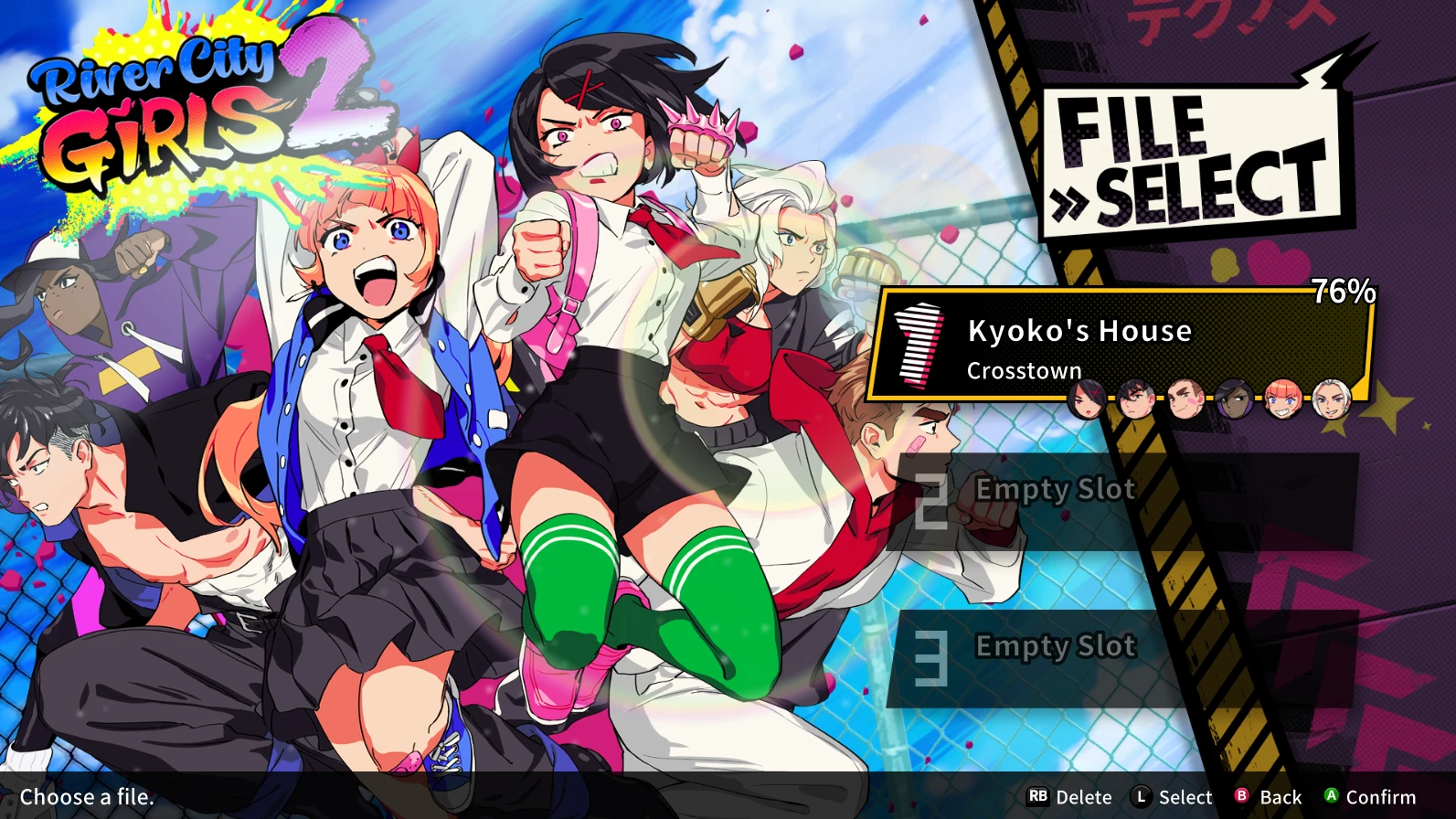The height and width of the screenshot is (819, 1456).
Task: Click the 'Choose a file' prompt text
Action: [x=87, y=797]
